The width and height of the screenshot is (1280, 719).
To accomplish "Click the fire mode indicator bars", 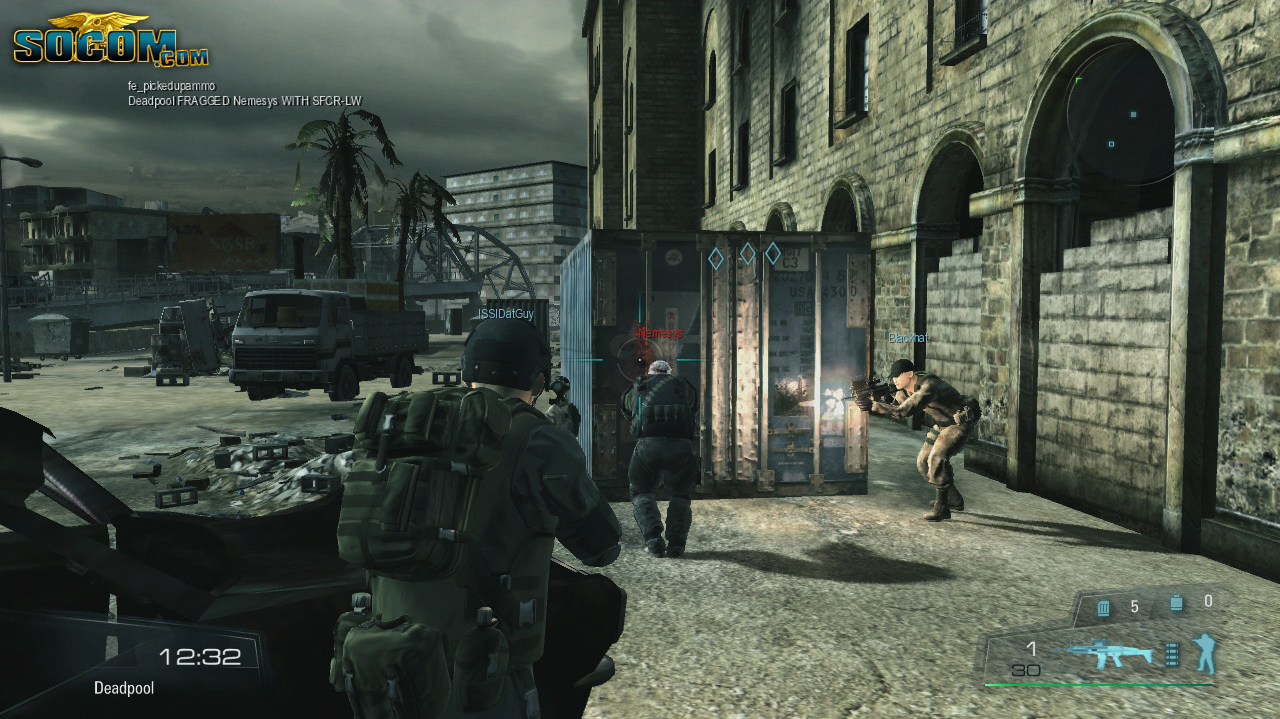I will [1172, 655].
